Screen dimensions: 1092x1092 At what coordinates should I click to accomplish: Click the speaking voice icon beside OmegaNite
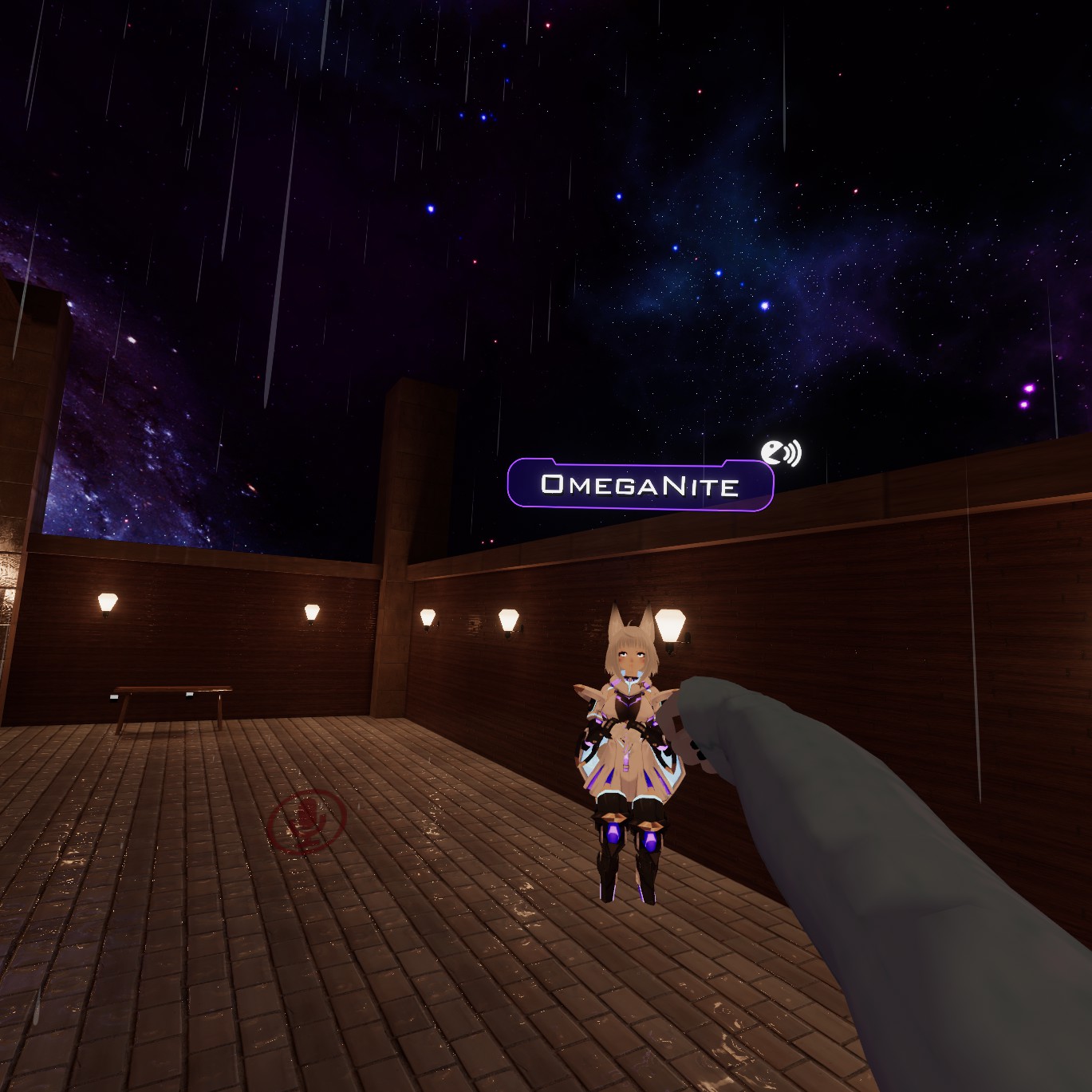779,453
